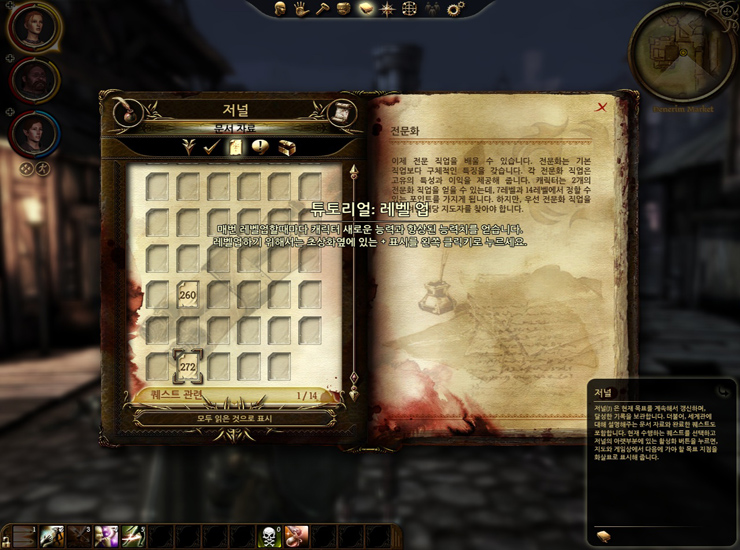Activate the skull ability on the quickbar
Screen dimensions: 740x550
click(x=269, y=537)
